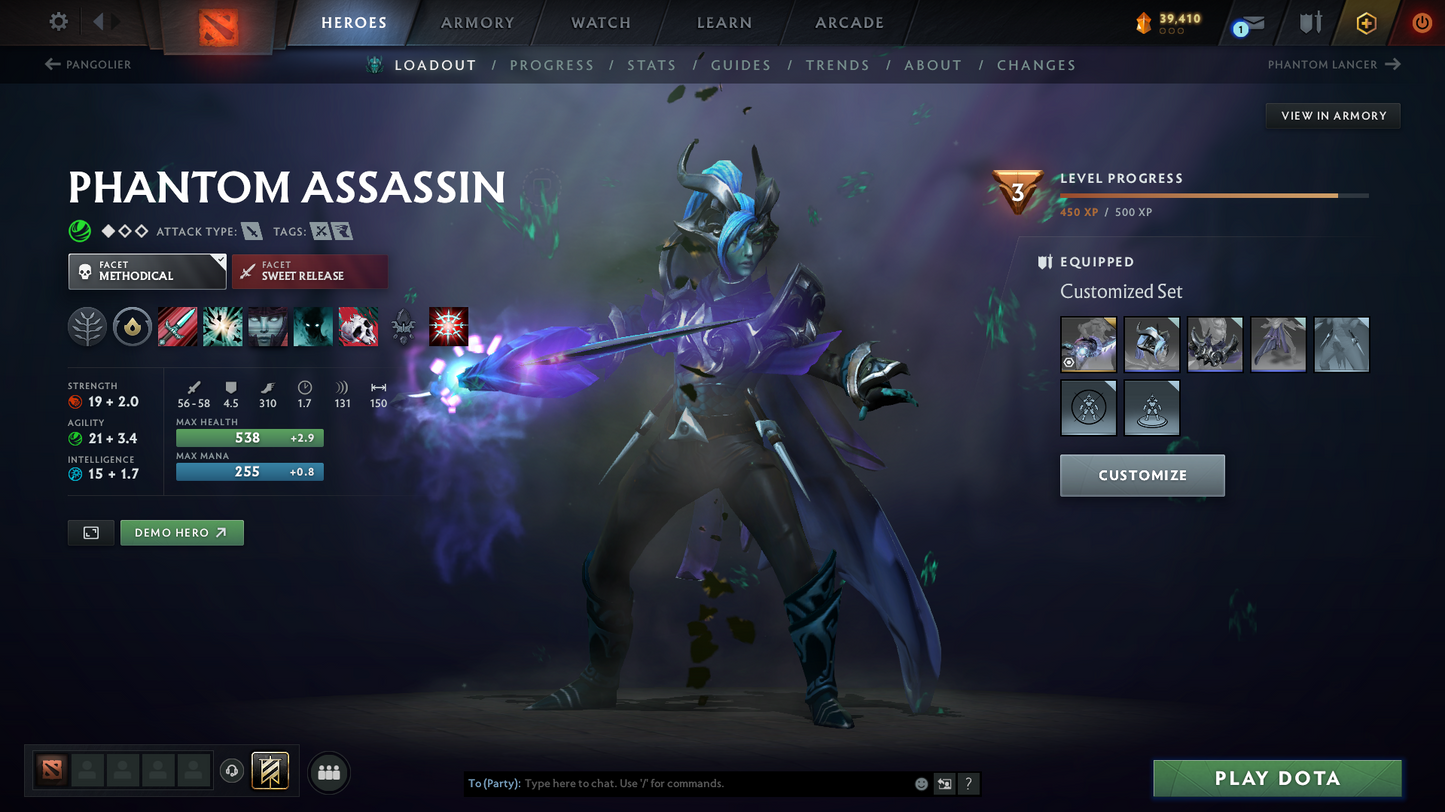
Task: Switch to the Armory tab
Action: point(477,22)
